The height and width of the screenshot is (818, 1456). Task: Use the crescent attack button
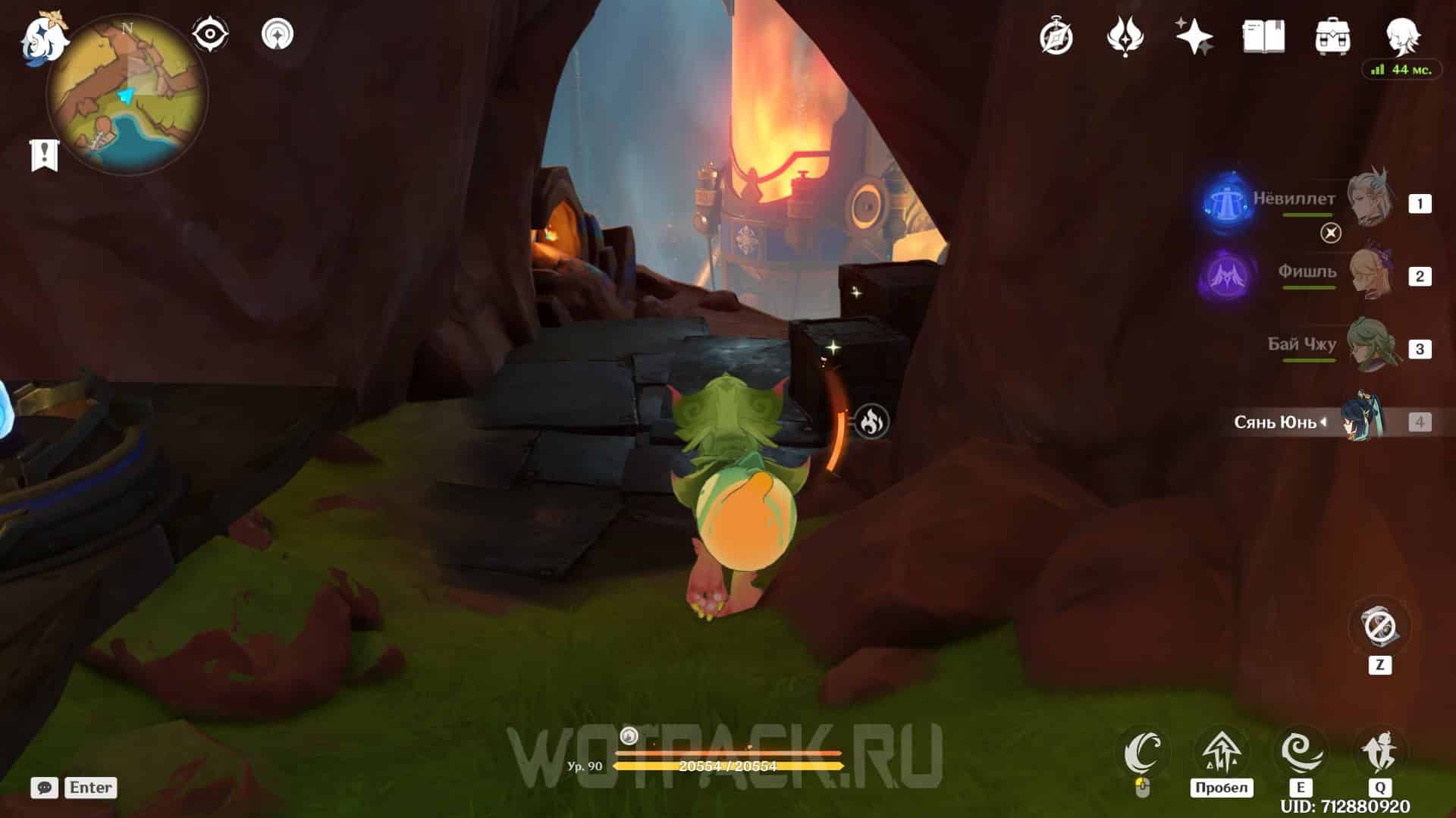(1144, 751)
